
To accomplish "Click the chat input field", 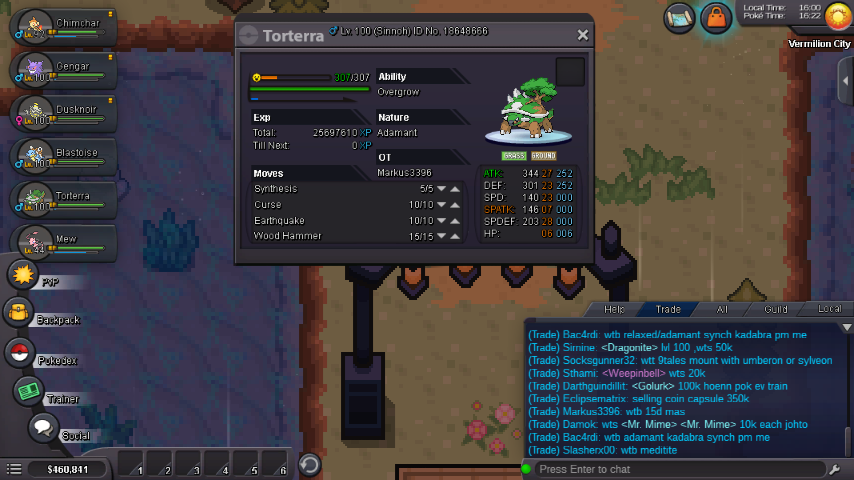I will click(x=680, y=469).
